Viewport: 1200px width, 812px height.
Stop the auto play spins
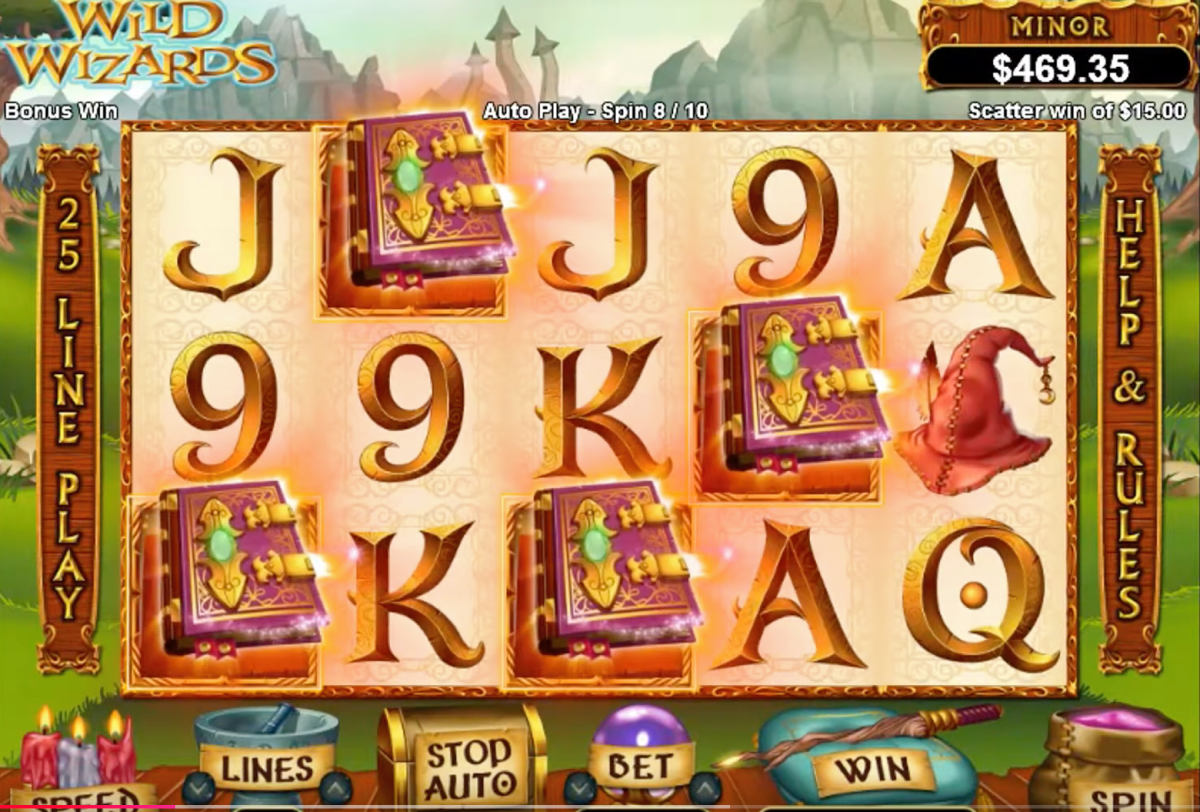462,767
